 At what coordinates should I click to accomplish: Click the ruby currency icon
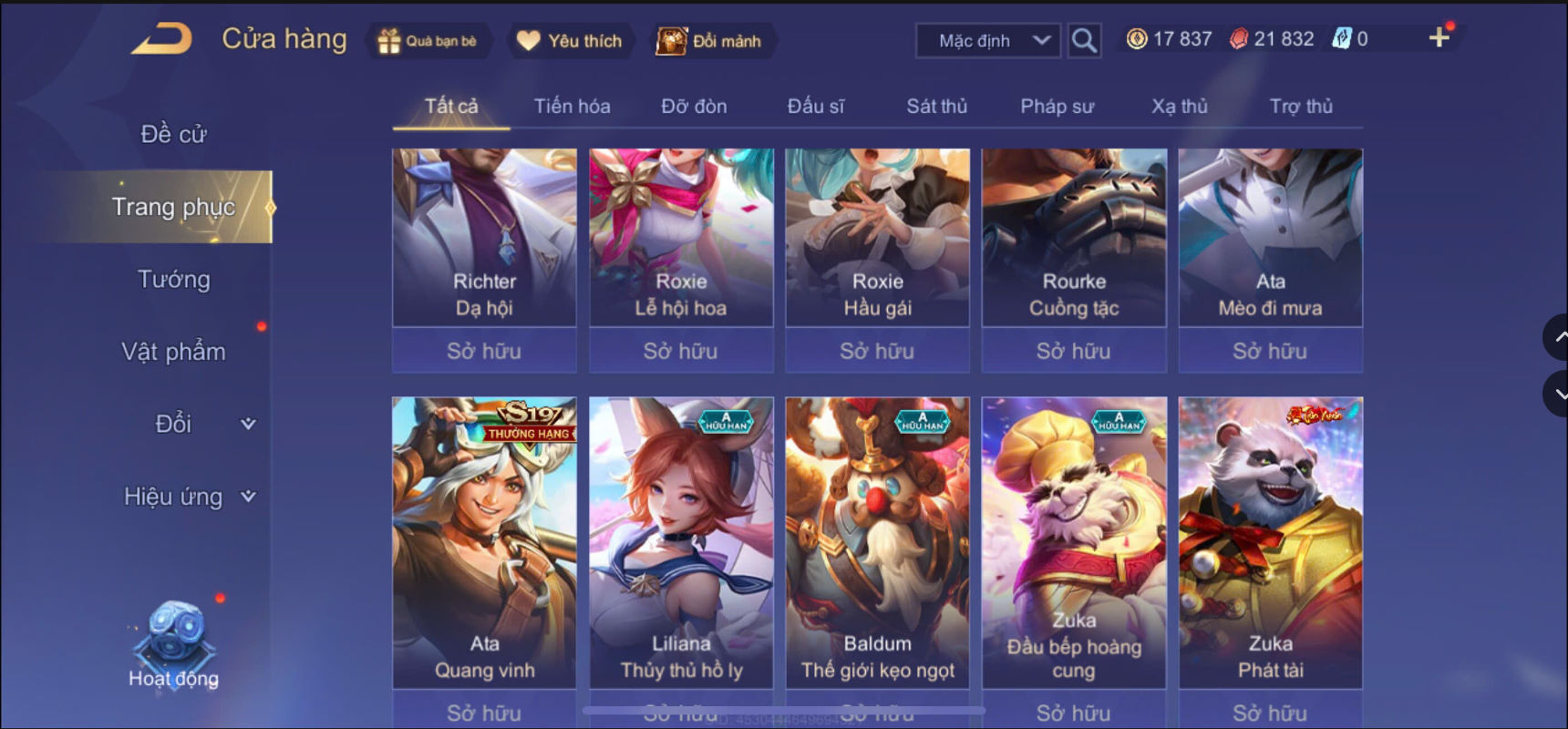[x=1237, y=38]
